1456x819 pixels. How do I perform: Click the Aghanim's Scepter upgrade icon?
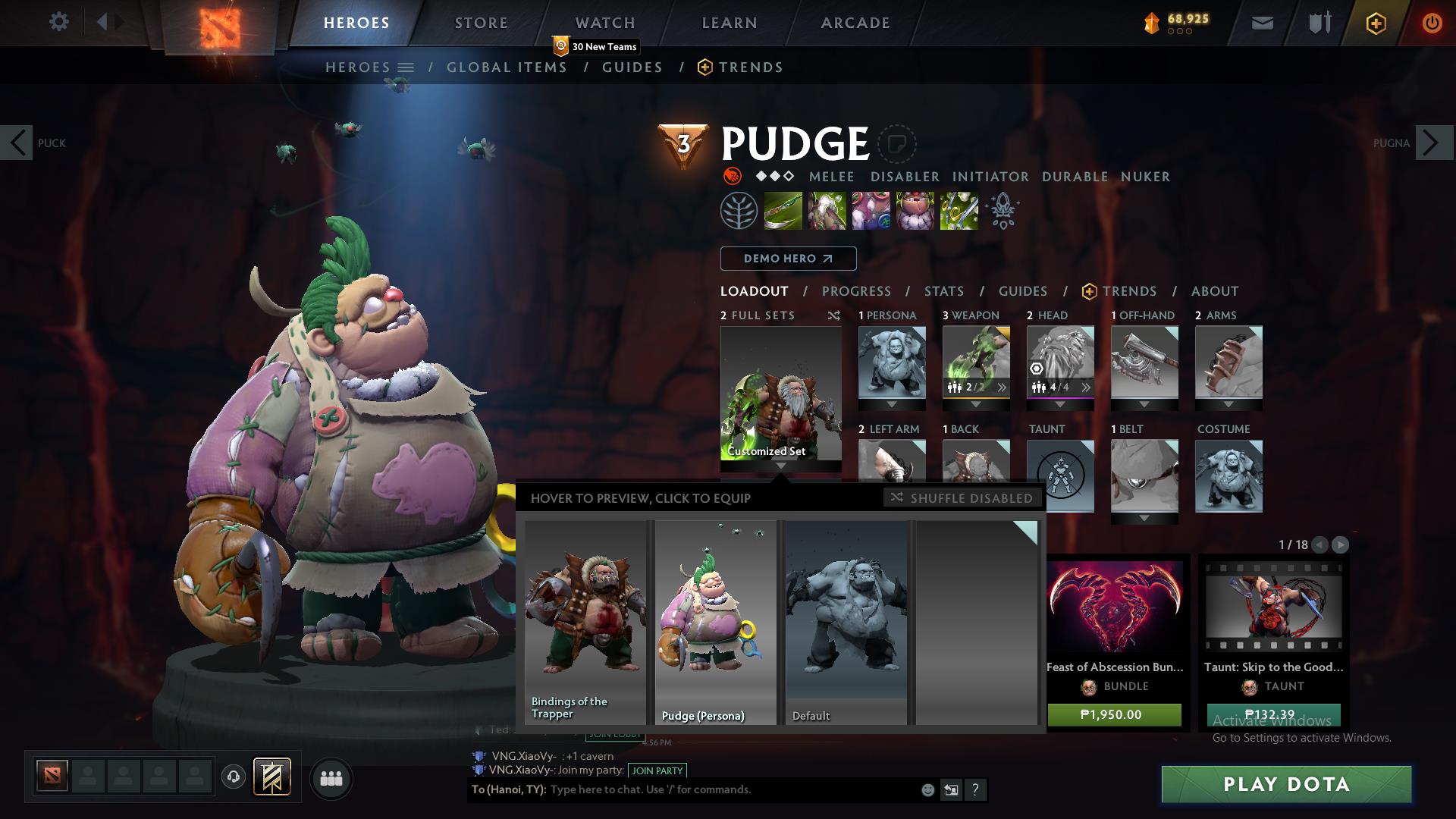coord(1003,210)
